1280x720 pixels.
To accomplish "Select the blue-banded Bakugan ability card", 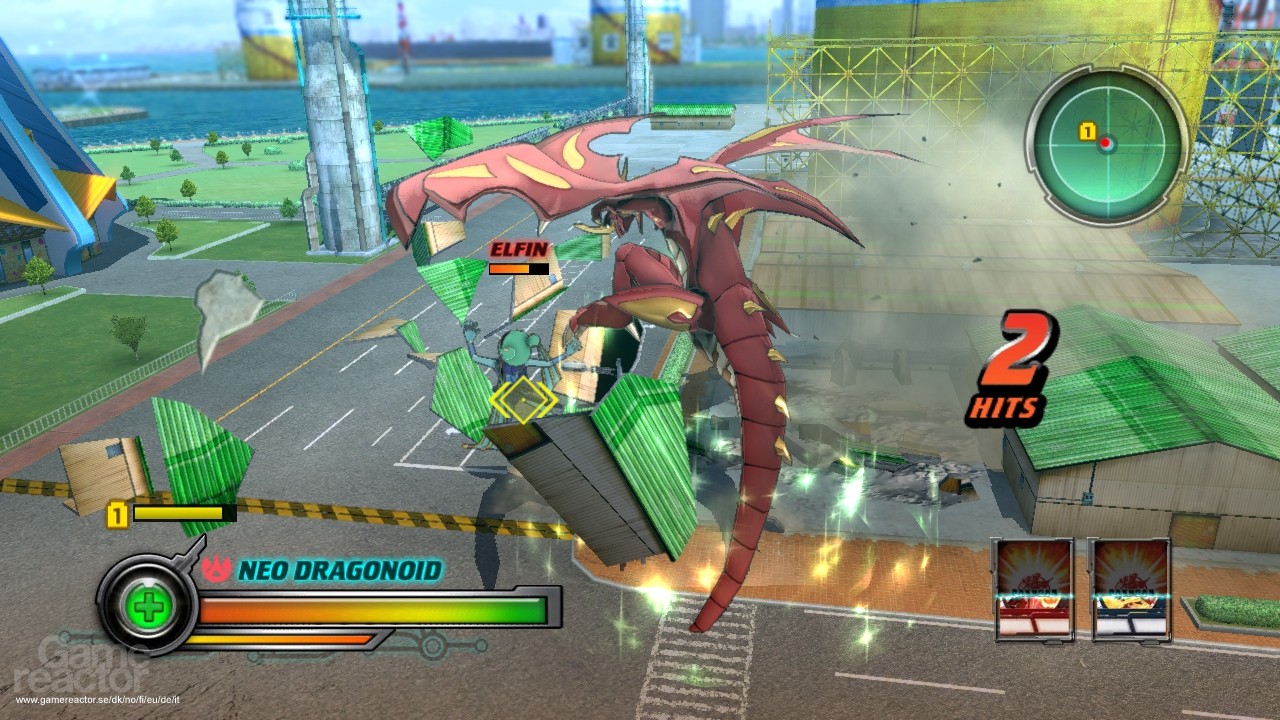I will [1130, 589].
